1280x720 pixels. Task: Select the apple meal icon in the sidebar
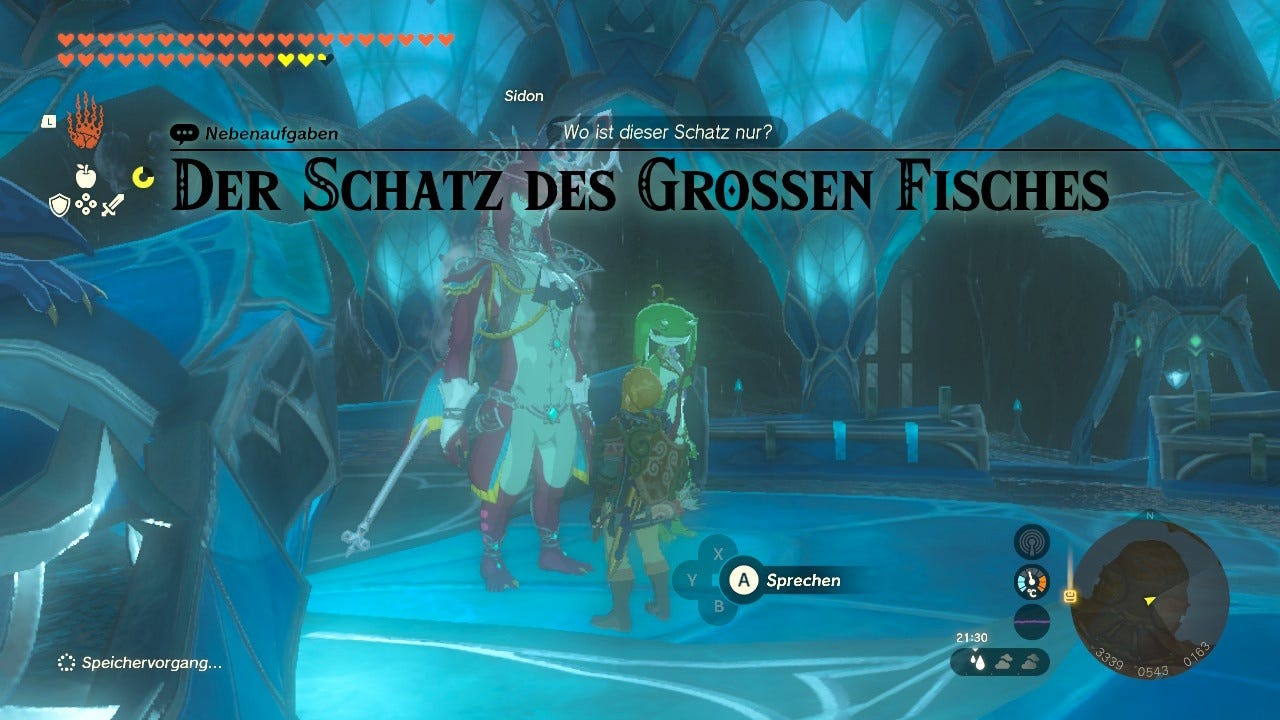[85, 175]
